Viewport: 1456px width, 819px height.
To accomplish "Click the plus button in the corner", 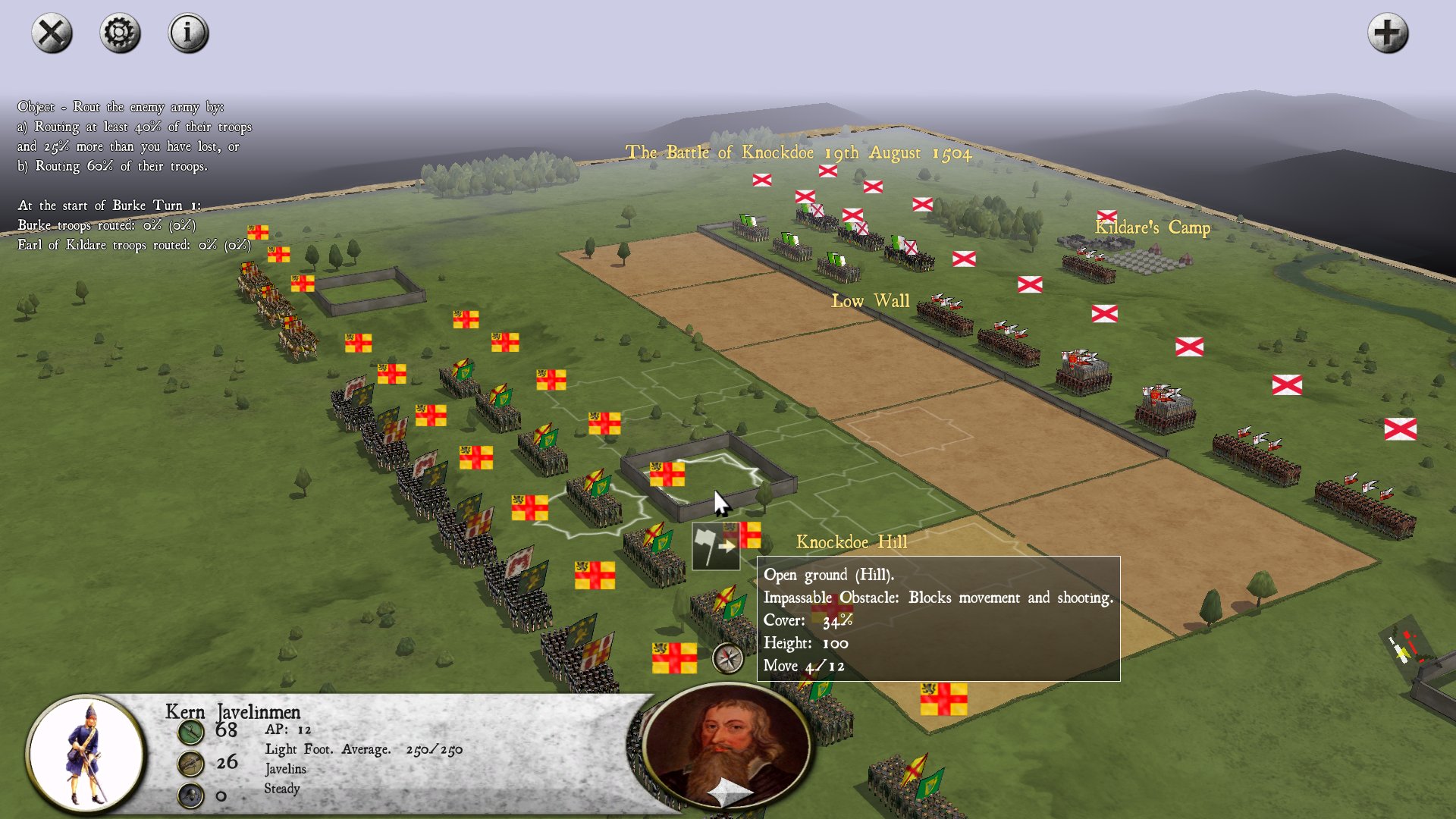I will coord(1387,33).
